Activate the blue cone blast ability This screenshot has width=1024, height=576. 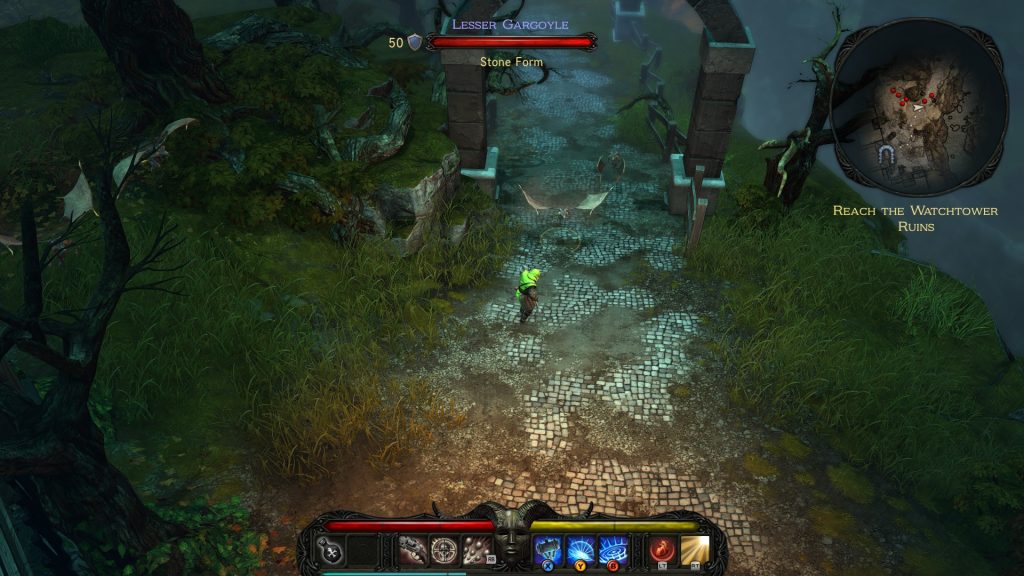coord(580,549)
